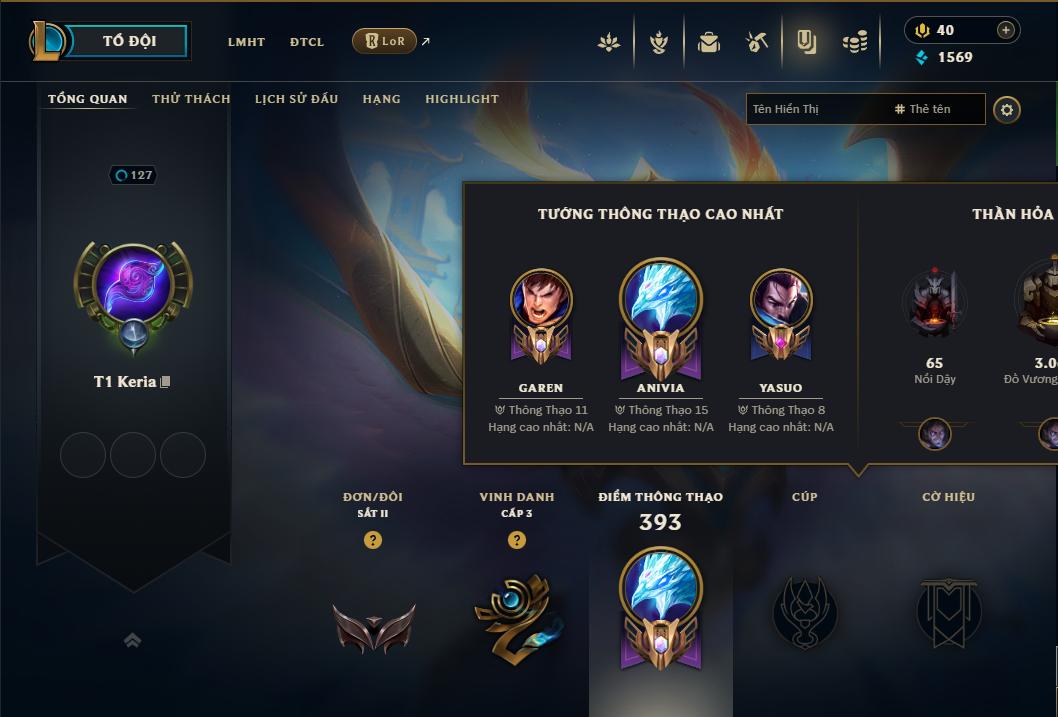
Task: Select the Yasuo mastery portrait
Action: (781, 302)
